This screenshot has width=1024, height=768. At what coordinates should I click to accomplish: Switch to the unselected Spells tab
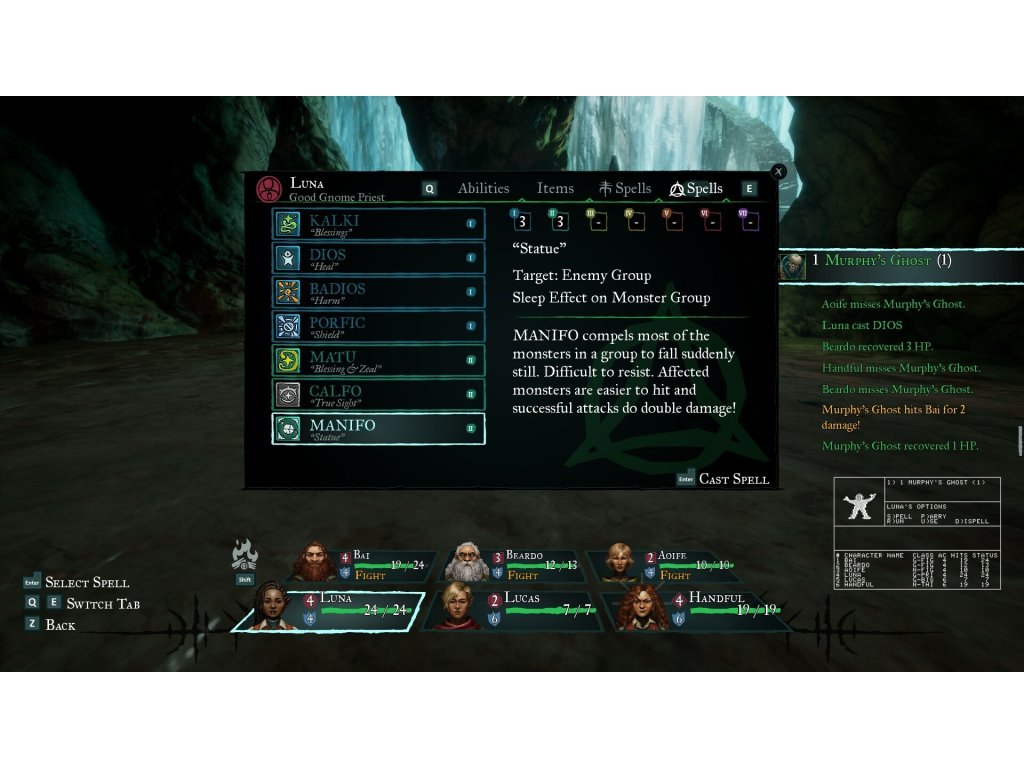tap(625, 188)
